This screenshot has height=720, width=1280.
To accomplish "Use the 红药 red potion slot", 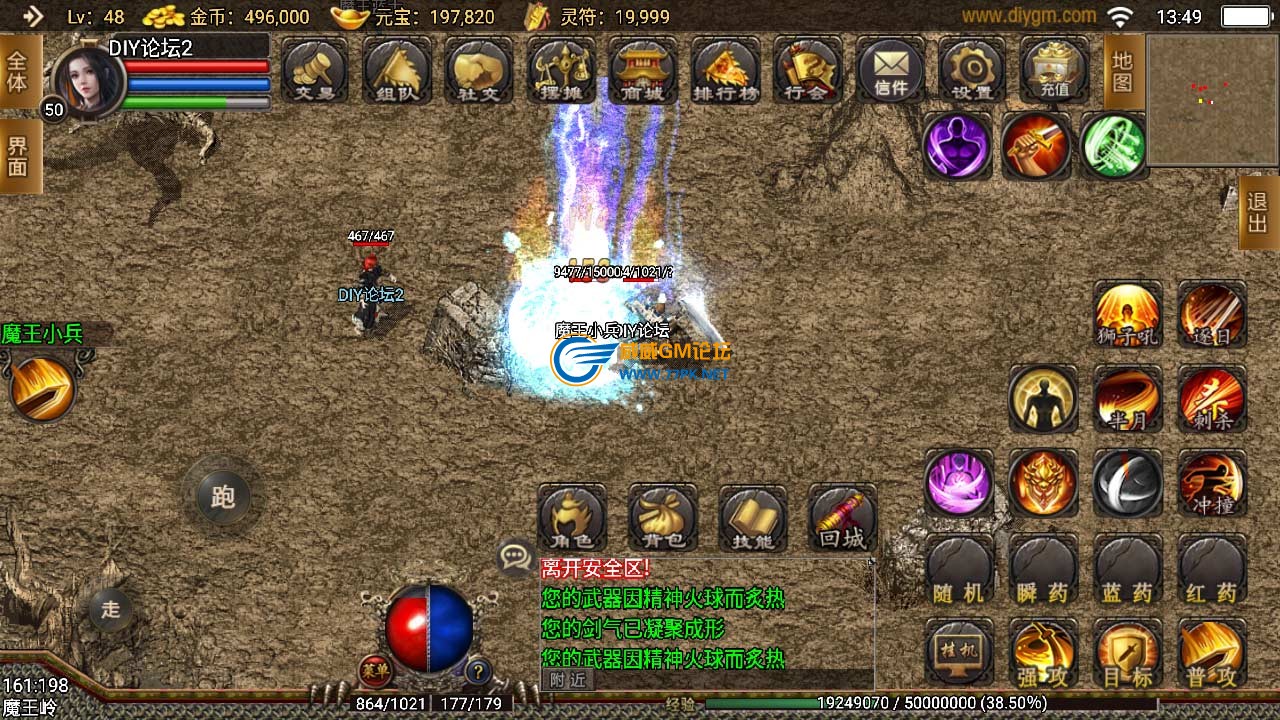I will pyautogui.click(x=1212, y=570).
